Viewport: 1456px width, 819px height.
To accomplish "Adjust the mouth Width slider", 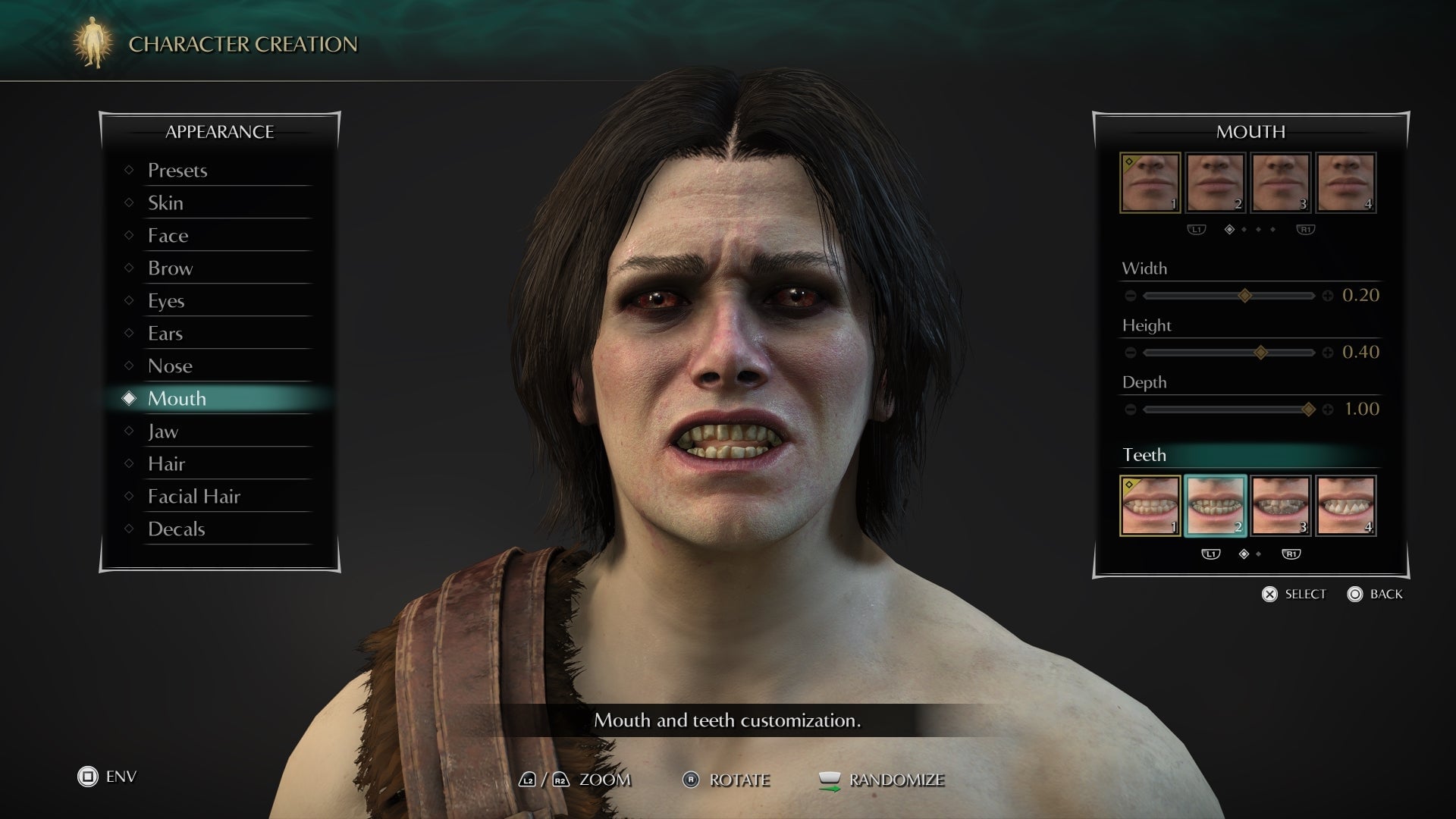I will pos(1244,296).
